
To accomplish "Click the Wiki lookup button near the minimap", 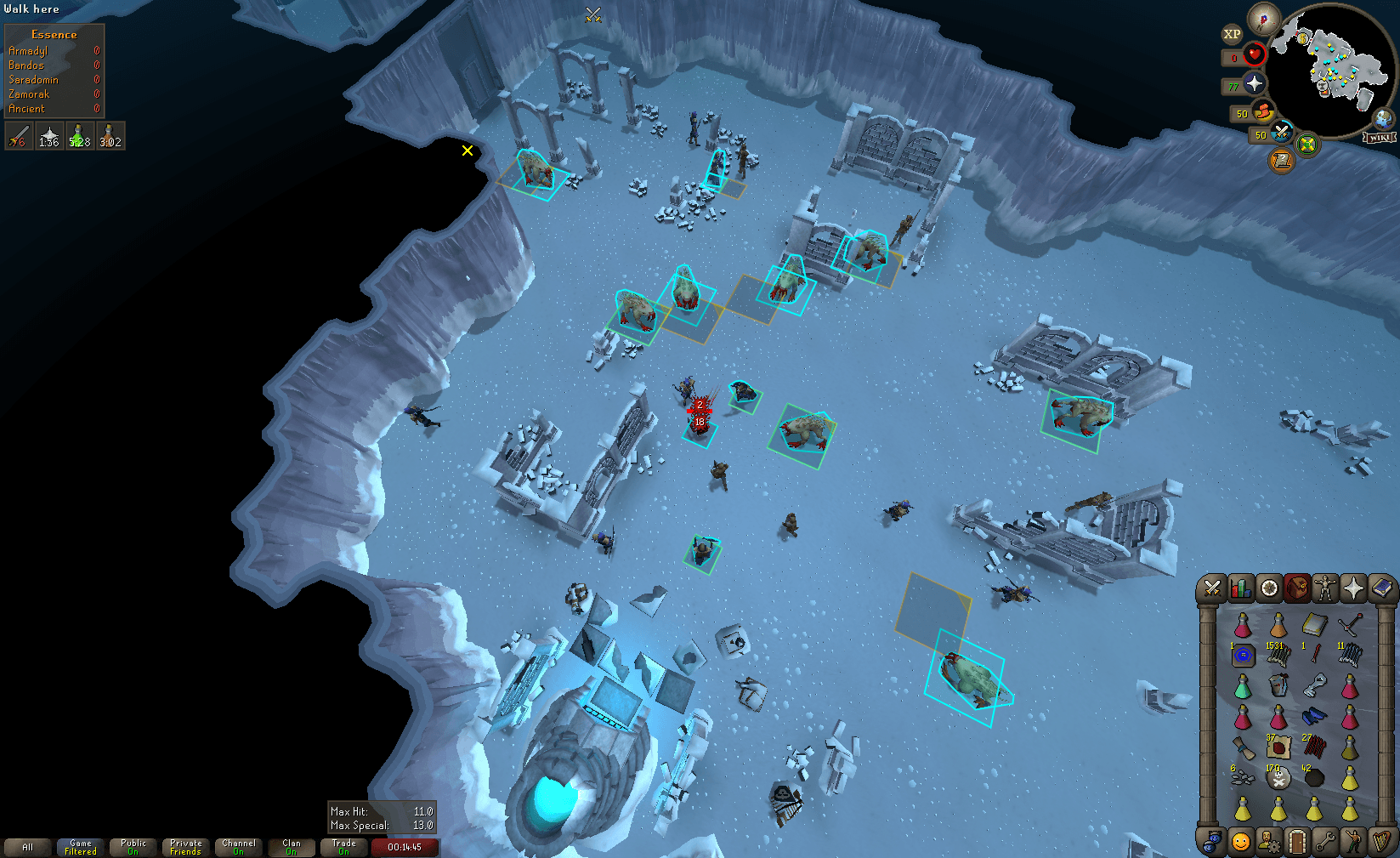I will (x=1380, y=136).
